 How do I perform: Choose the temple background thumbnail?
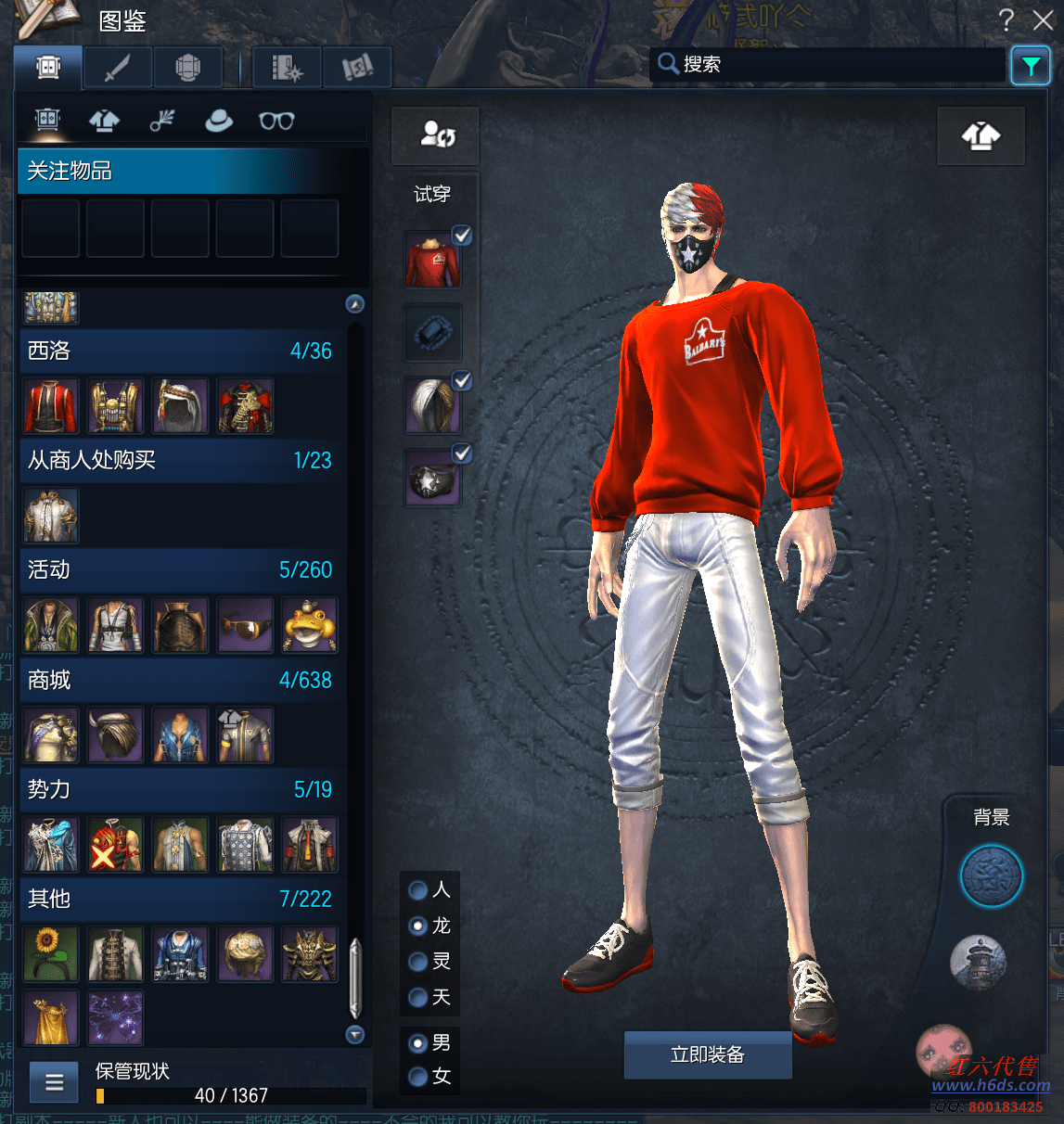(x=978, y=961)
